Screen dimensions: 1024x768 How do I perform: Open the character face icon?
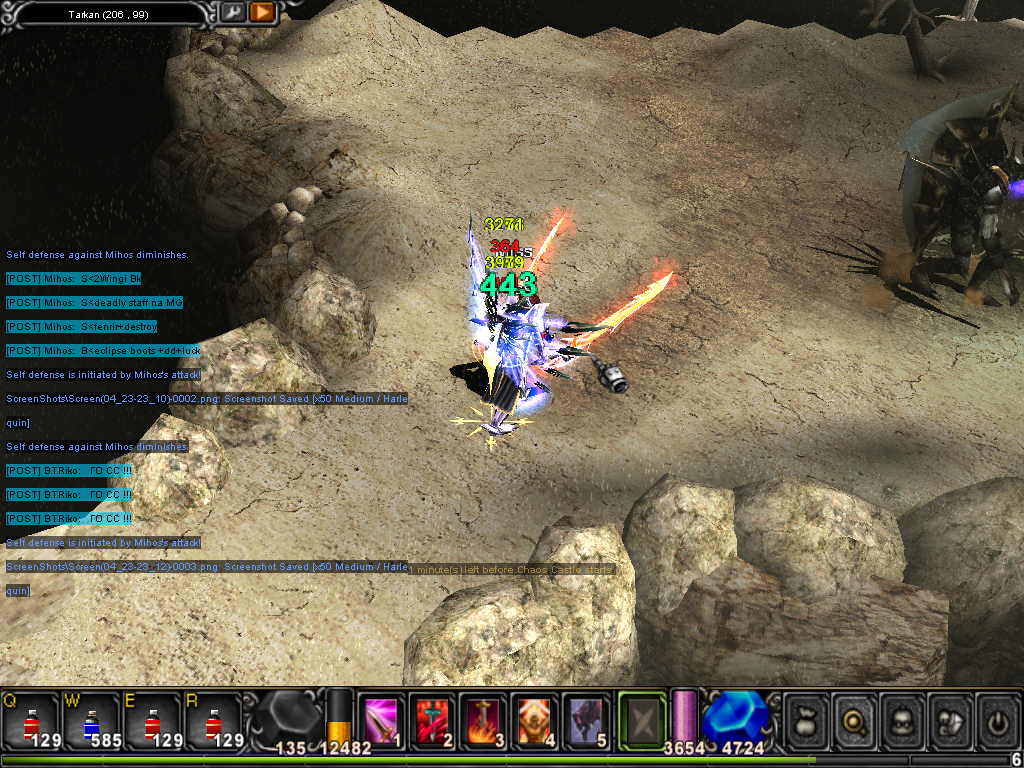902,719
